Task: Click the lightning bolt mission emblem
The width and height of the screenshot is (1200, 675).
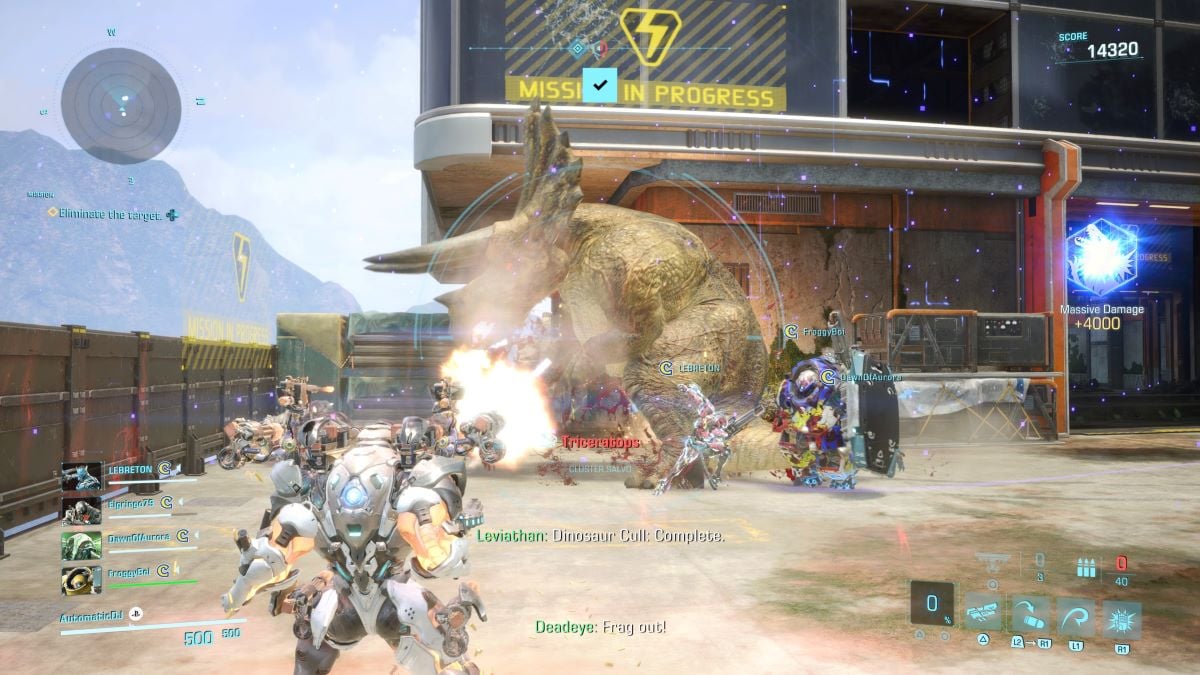Action: tap(650, 37)
